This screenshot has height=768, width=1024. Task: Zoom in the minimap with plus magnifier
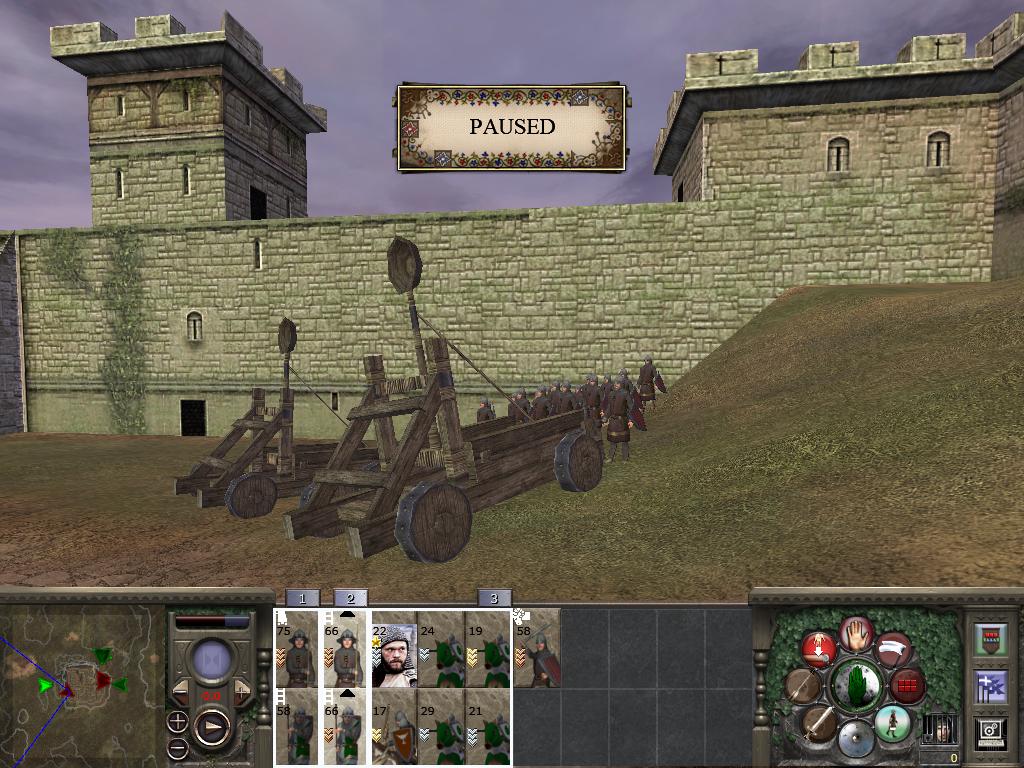click(177, 721)
